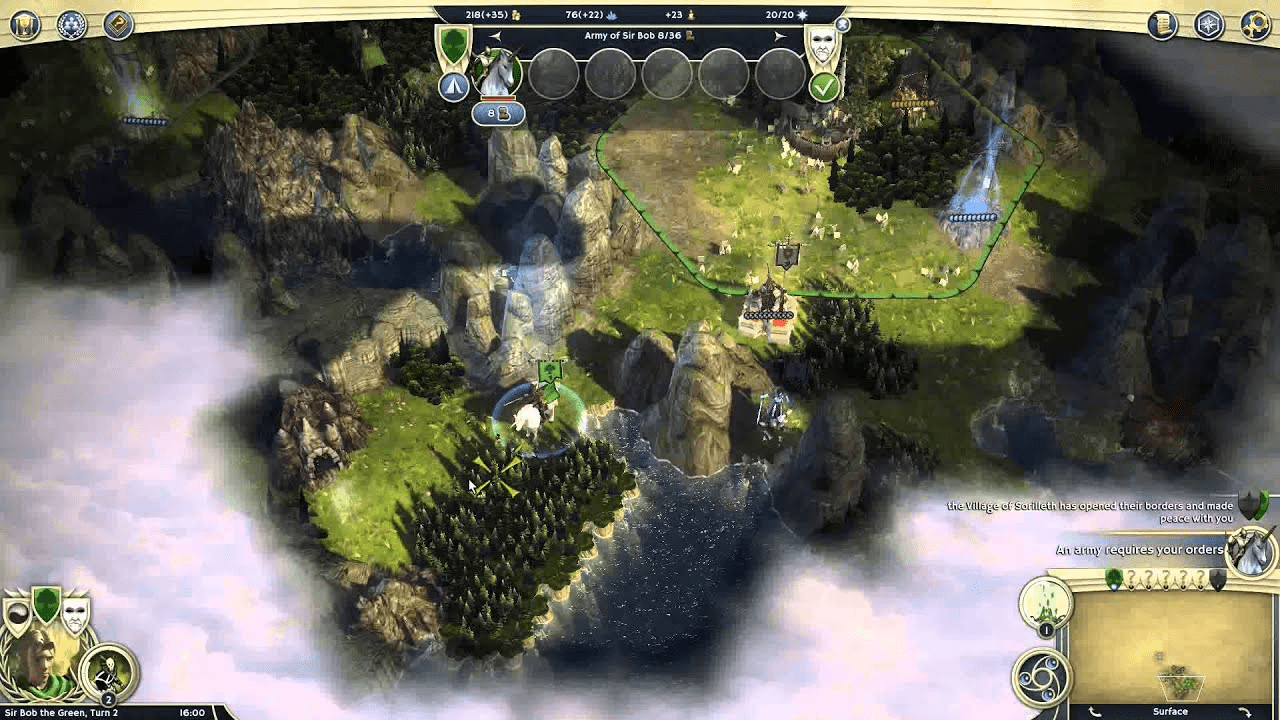Cycle to the previous army arrow
Image resolution: width=1280 pixels, height=720 pixels.
(494, 36)
